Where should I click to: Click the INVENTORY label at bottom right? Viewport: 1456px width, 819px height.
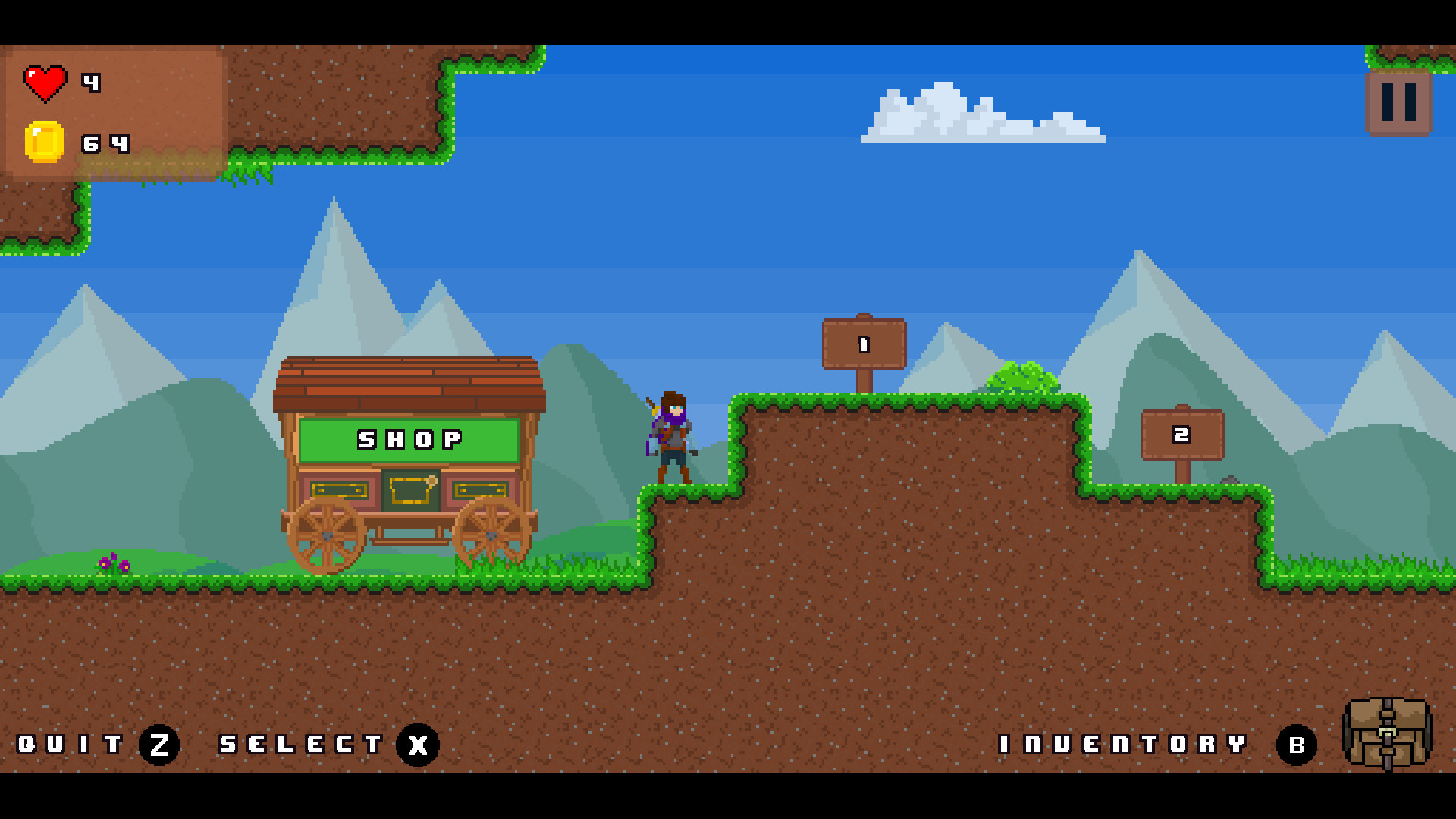pyautogui.click(x=1122, y=745)
